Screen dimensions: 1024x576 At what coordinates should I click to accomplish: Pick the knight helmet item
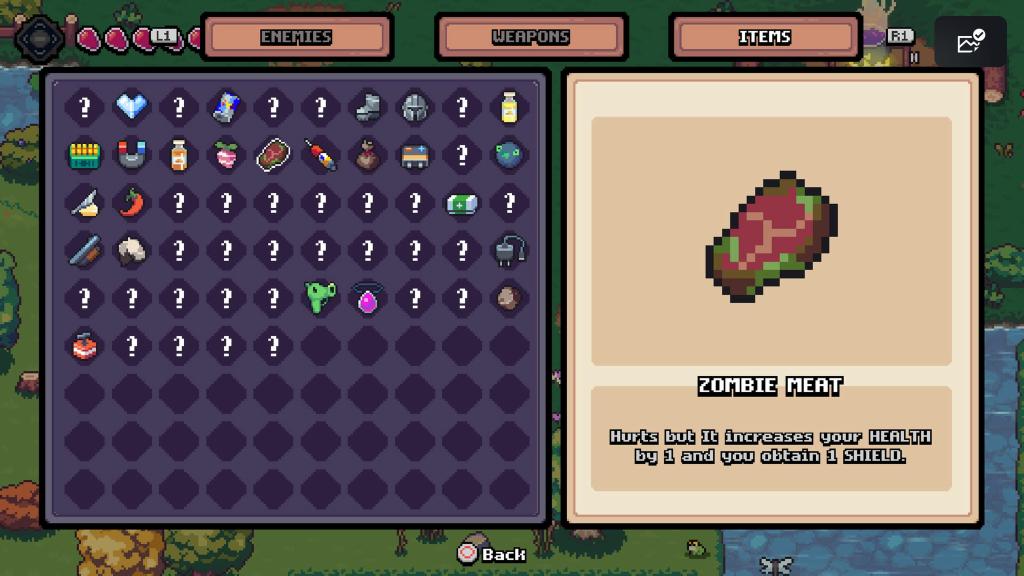point(415,107)
